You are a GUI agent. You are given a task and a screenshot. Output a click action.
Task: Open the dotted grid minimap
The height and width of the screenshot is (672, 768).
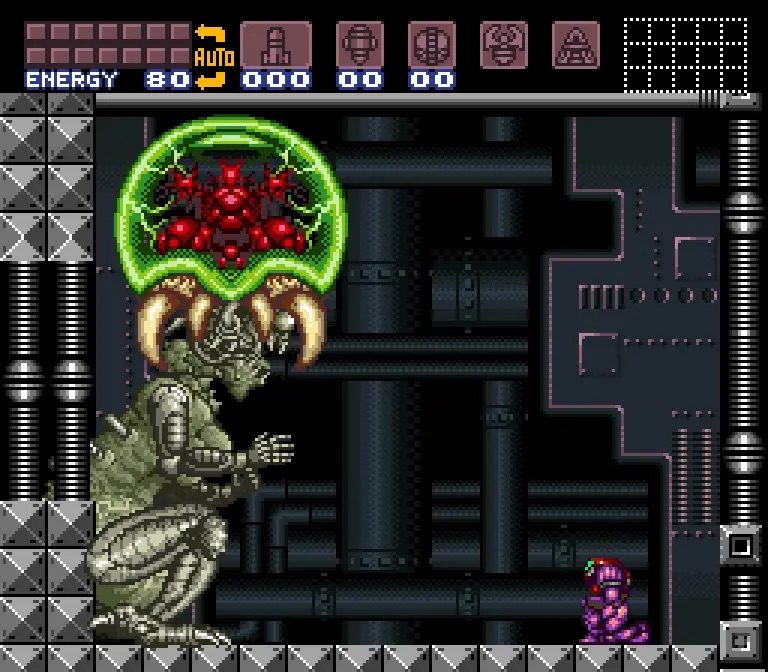(x=685, y=54)
